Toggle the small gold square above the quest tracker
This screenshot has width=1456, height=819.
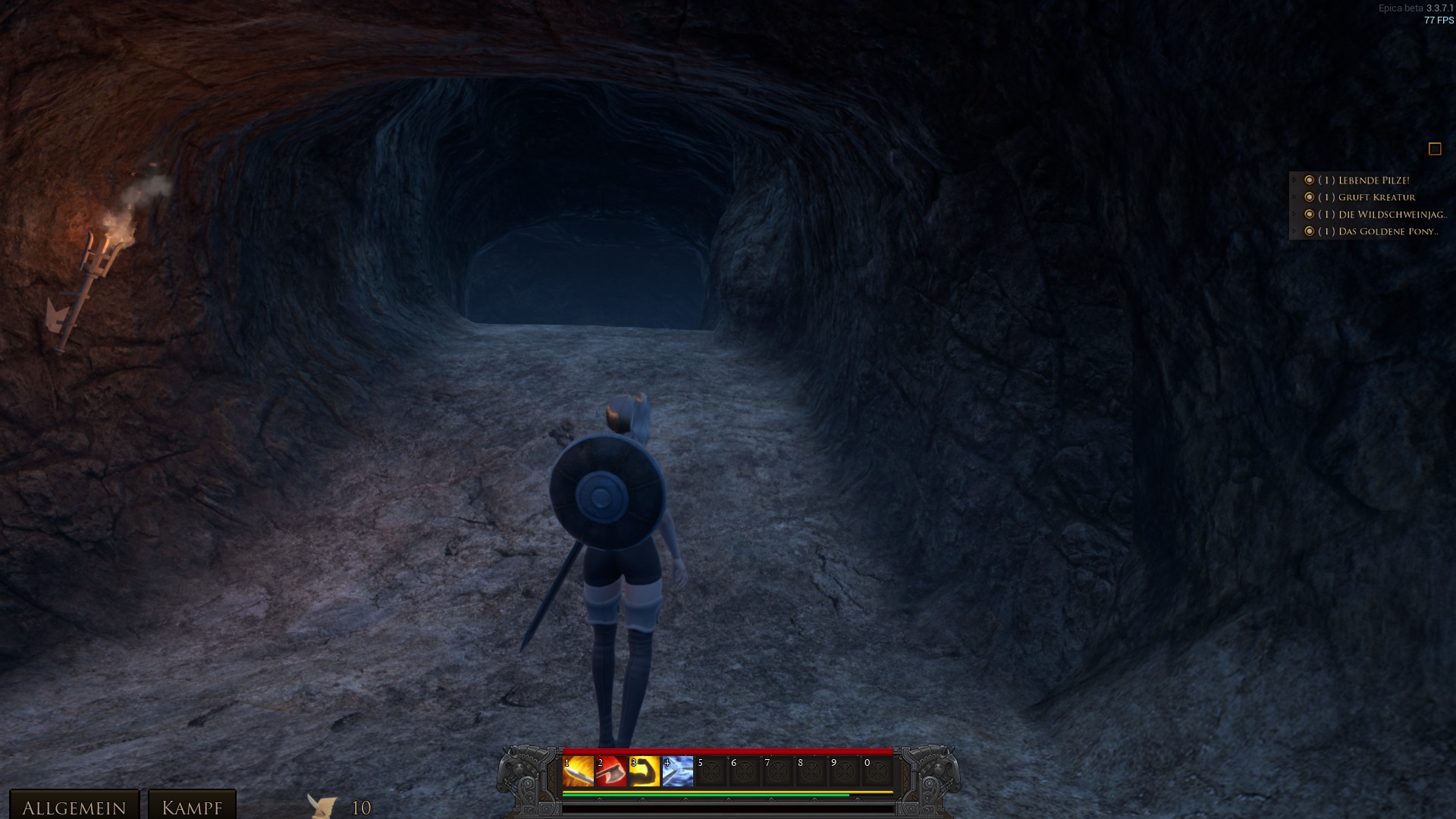1435,149
